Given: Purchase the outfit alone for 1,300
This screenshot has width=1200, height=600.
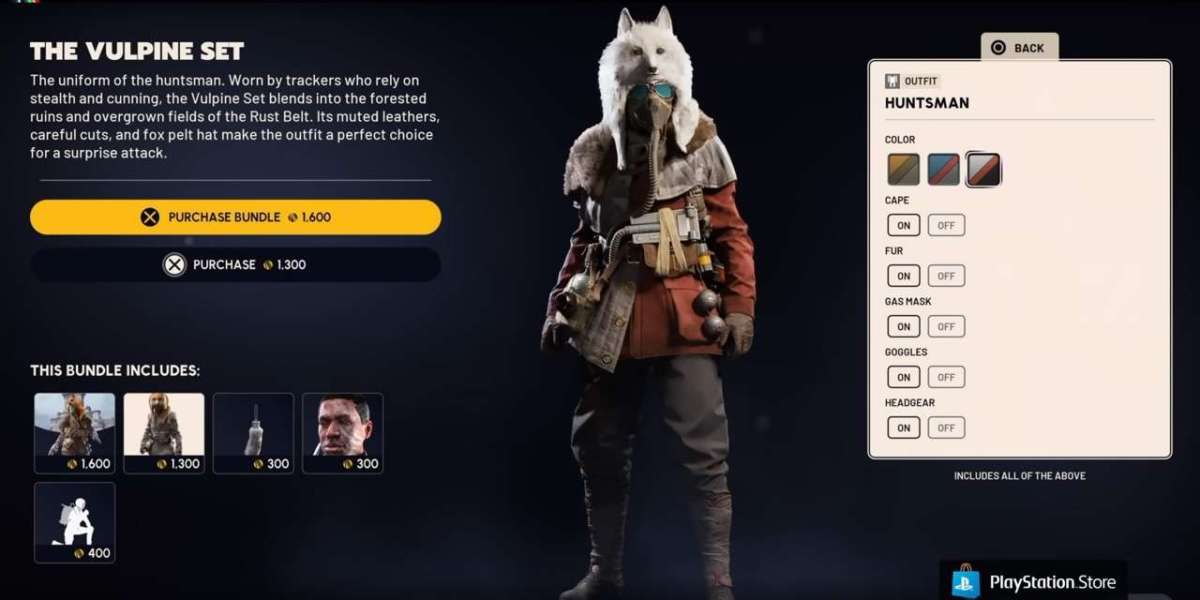Looking at the screenshot, I should click(235, 265).
